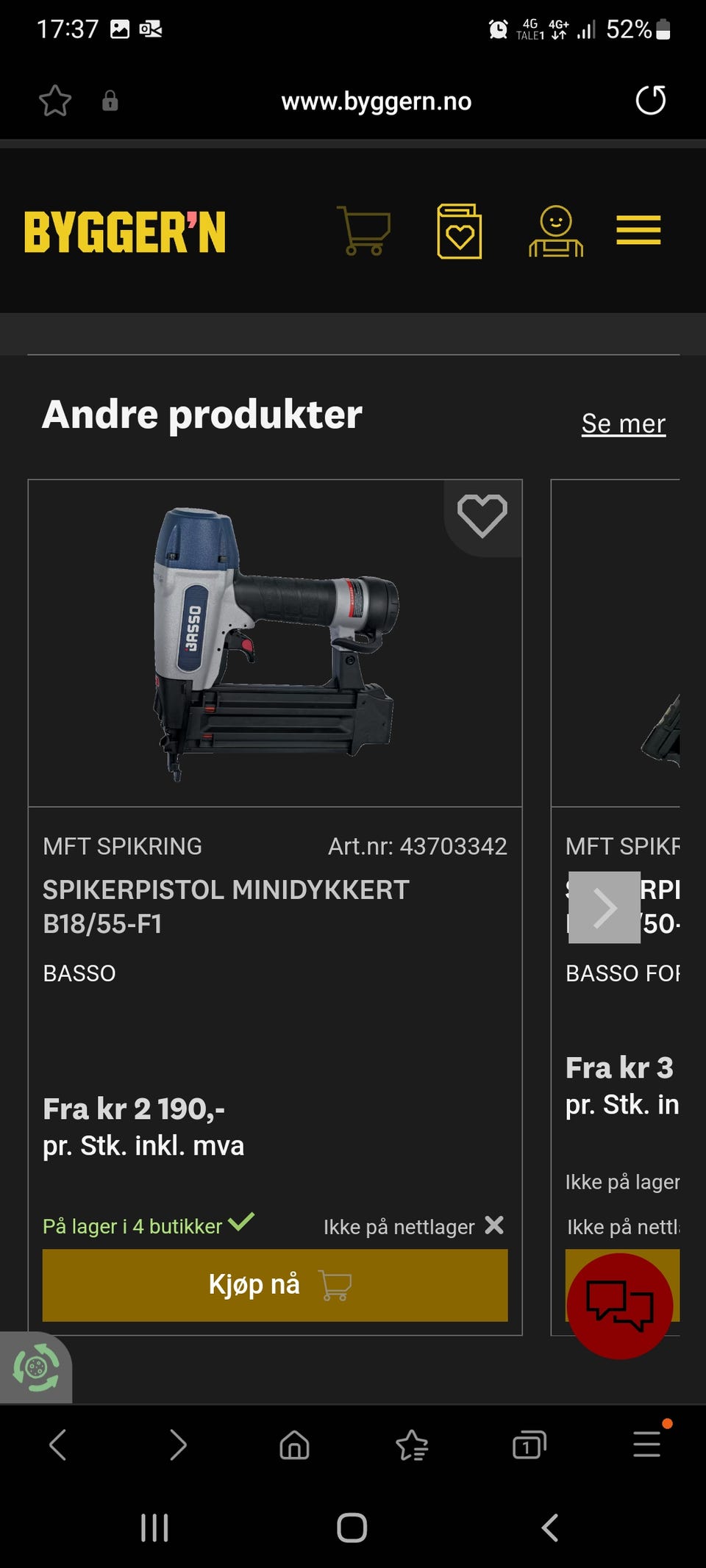The height and width of the screenshot is (1568, 706).
Task: Open the Spikerpistol Minidykkert B18/55-F1 product title
Action: click(226, 906)
